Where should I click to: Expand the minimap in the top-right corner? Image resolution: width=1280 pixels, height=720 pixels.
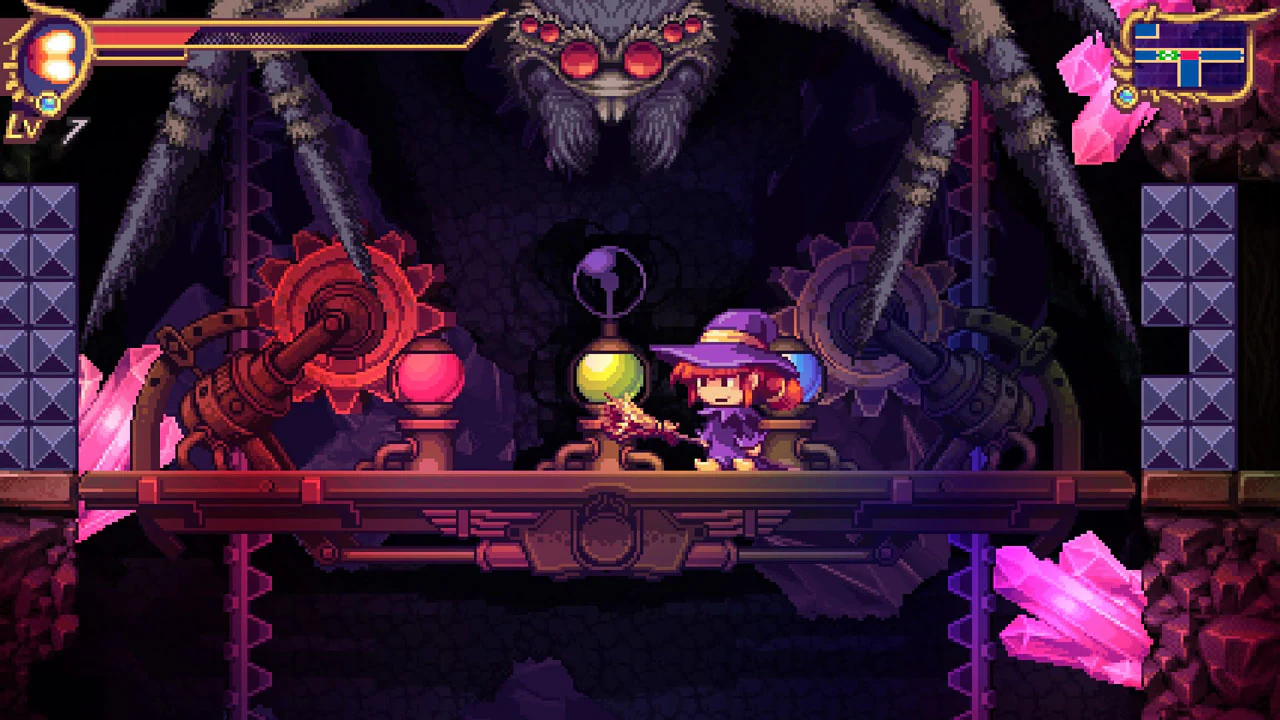pos(1190,55)
